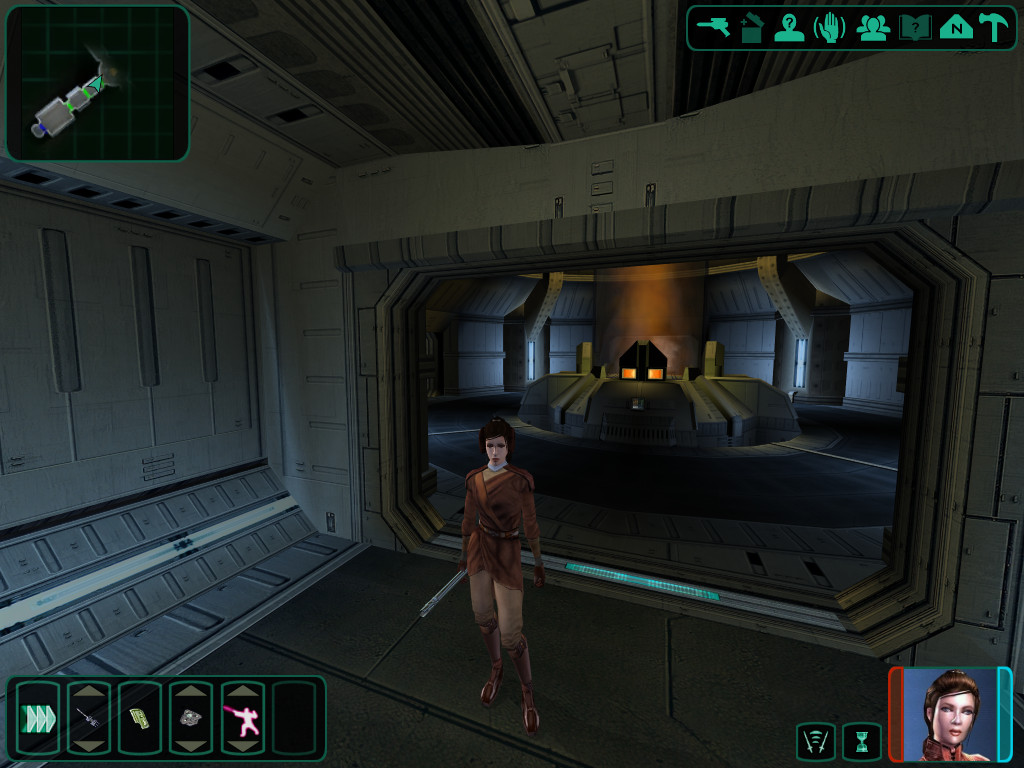
Task: Open the Map icon marked N
Action: tap(955, 27)
